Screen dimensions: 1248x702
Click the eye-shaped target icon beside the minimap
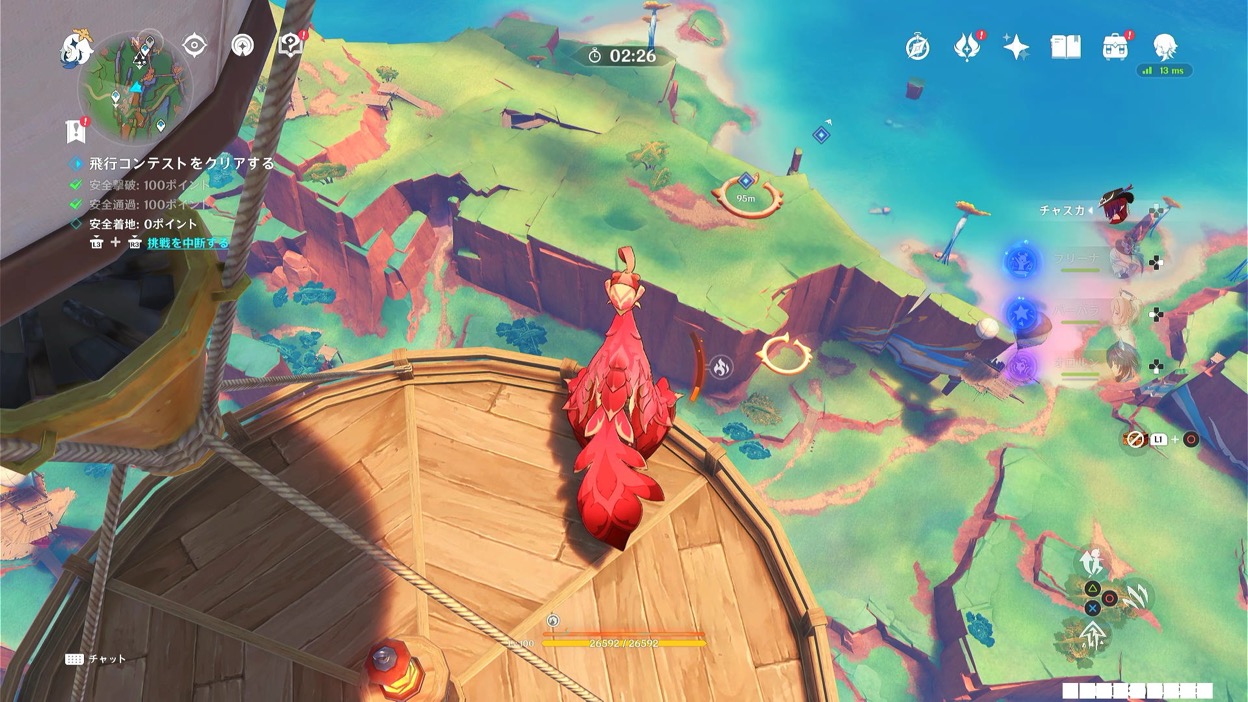194,45
